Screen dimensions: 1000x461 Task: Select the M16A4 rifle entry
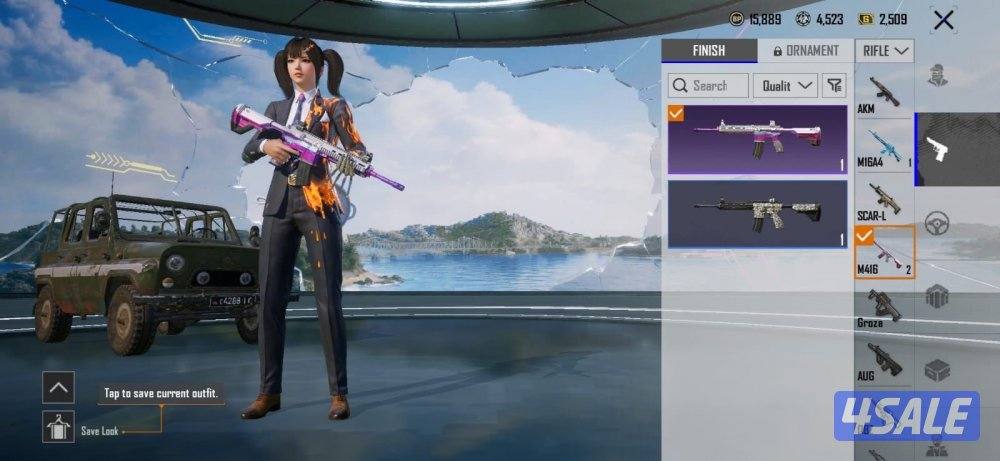click(884, 148)
